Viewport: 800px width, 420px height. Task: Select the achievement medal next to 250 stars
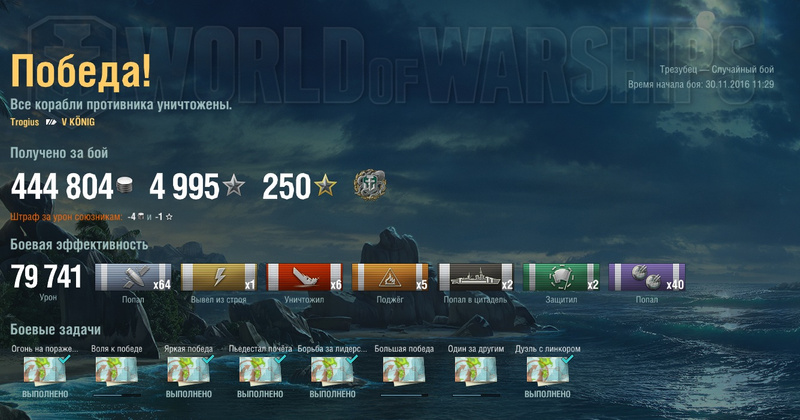pos(369,185)
